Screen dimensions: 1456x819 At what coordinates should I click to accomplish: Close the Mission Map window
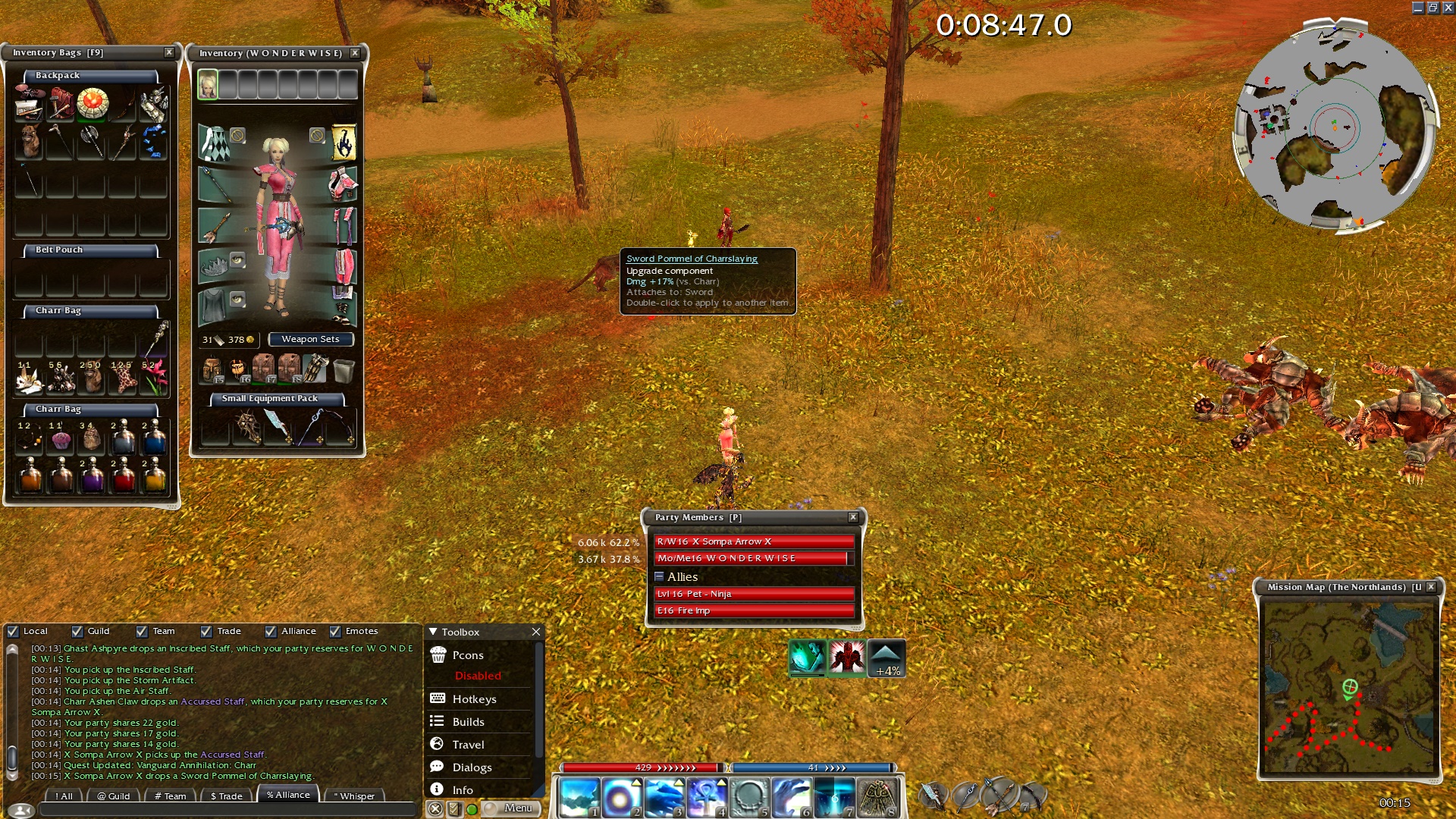tap(1431, 587)
